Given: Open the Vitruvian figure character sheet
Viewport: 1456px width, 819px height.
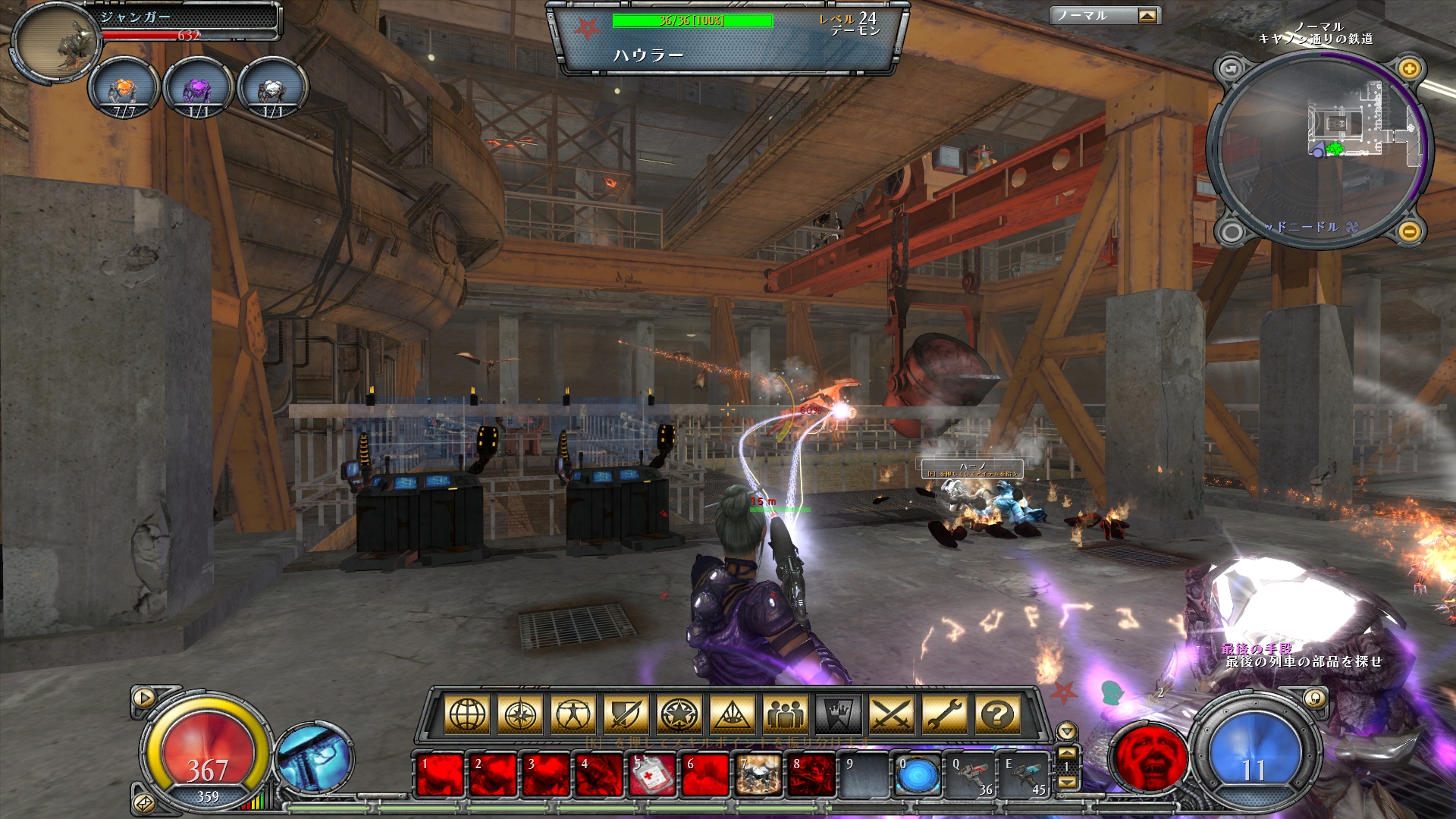Looking at the screenshot, I should (573, 714).
